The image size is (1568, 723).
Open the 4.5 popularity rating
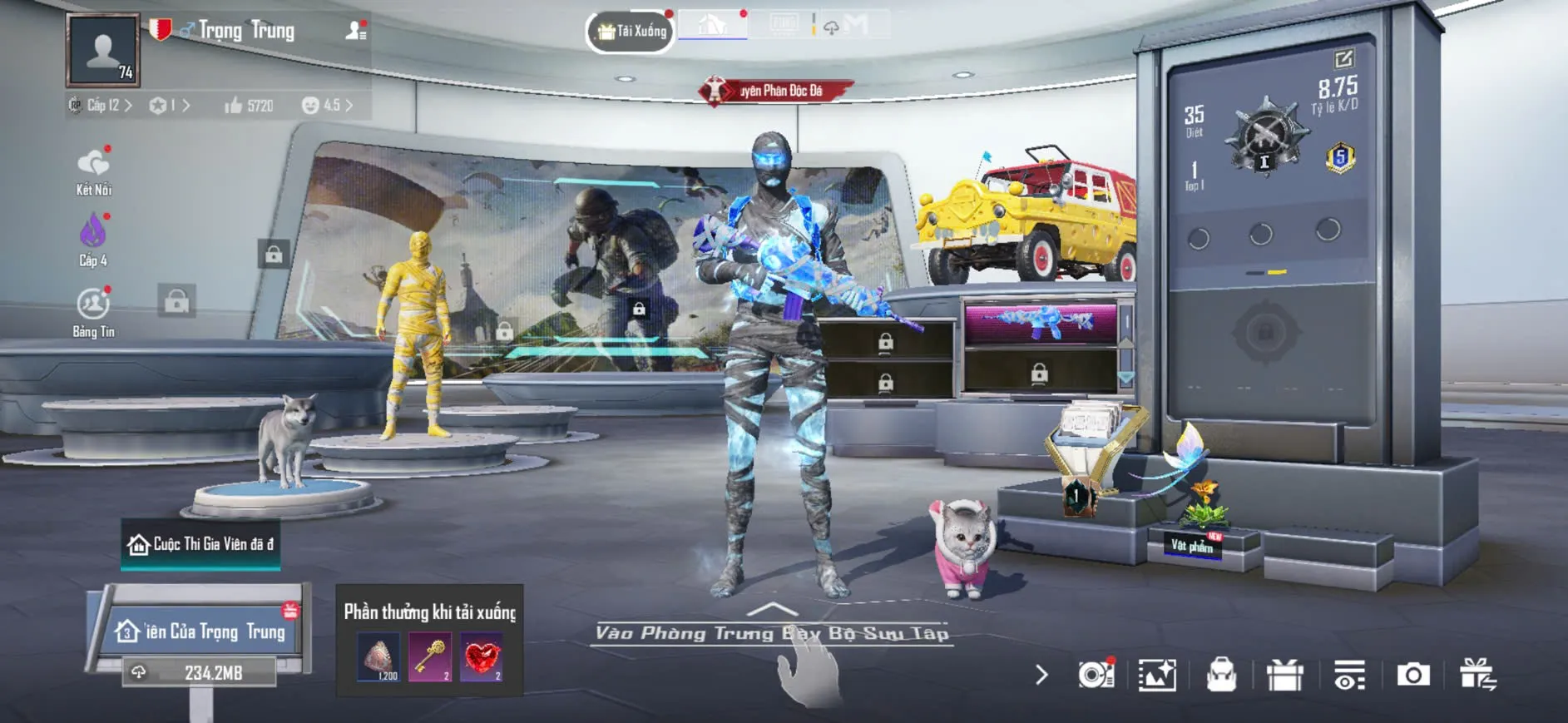[x=327, y=106]
